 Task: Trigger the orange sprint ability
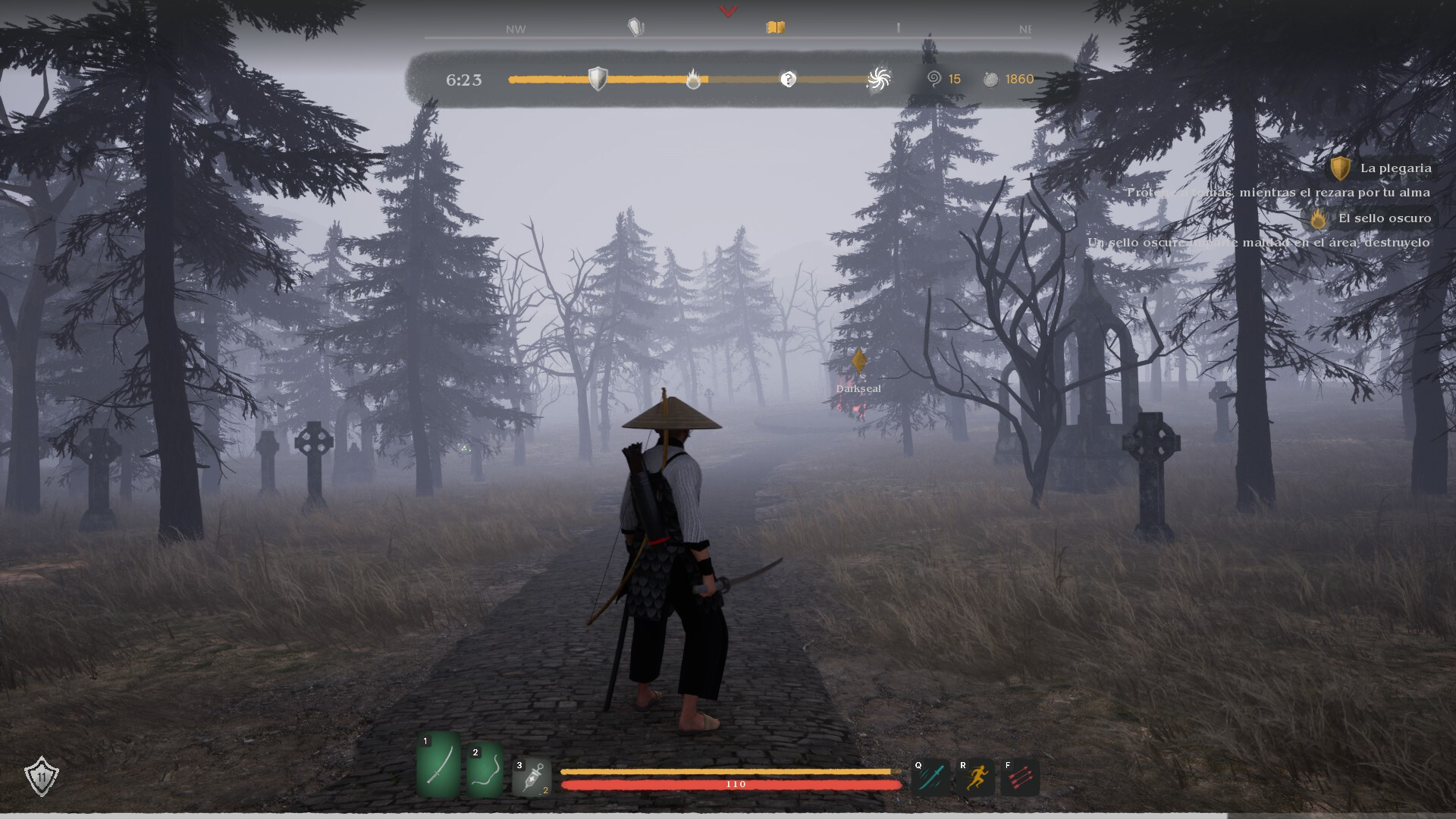point(974,777)
